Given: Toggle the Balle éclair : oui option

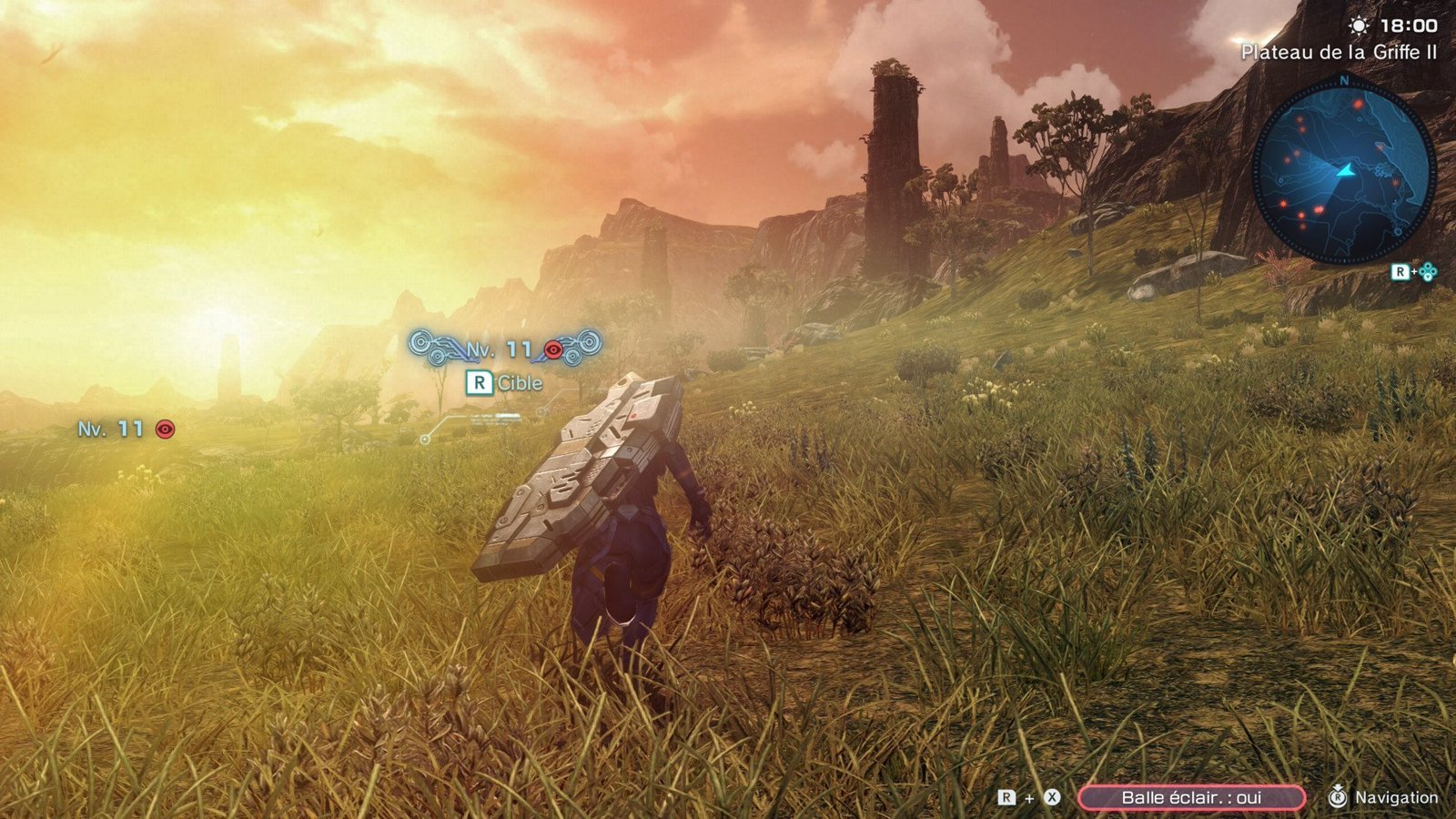Looking at the screenshot, I should click(x=1191, y=797).
